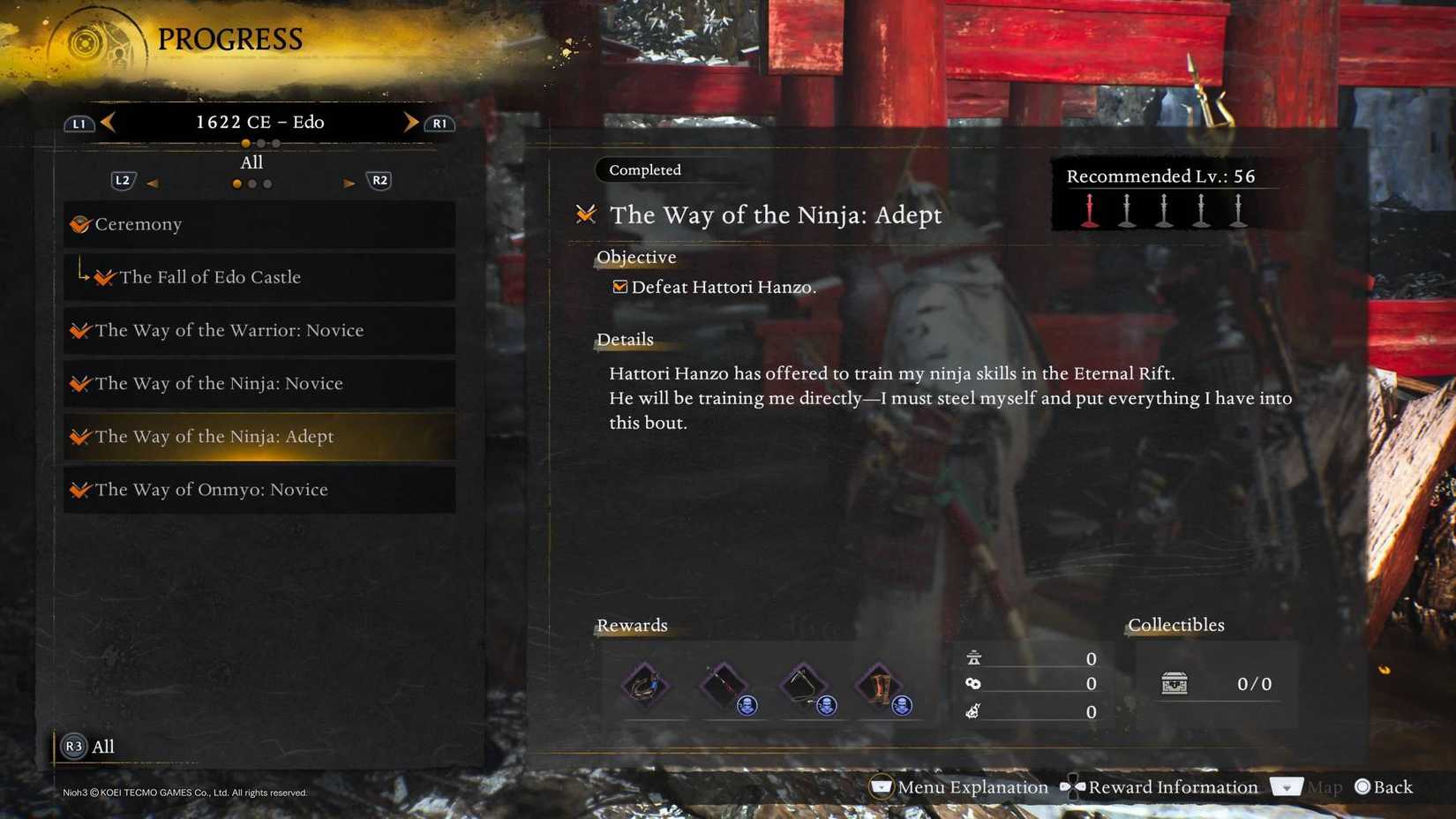Select the Ceremony mission icon

[82, 224]
